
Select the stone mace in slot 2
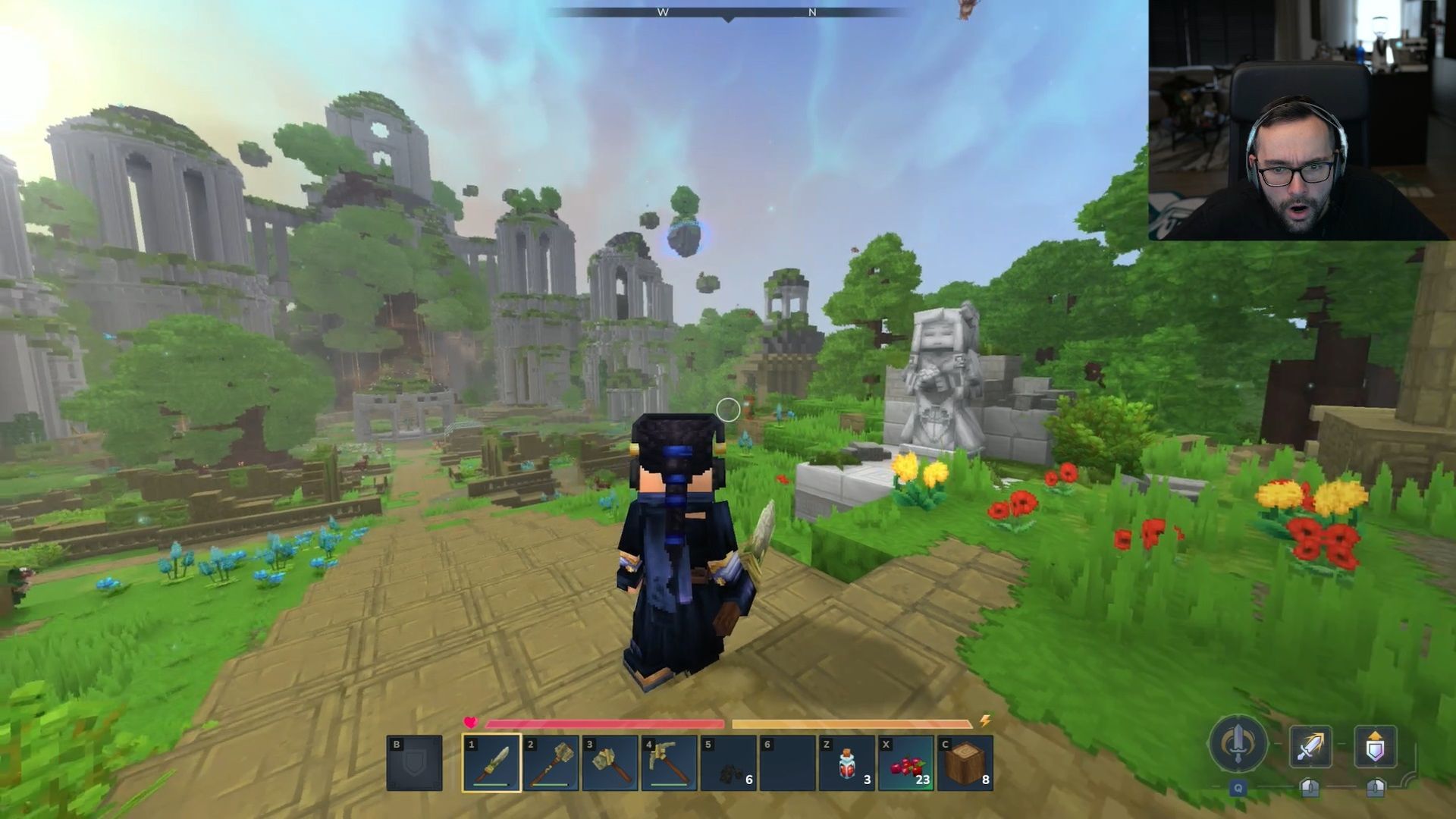coord(551,763)
